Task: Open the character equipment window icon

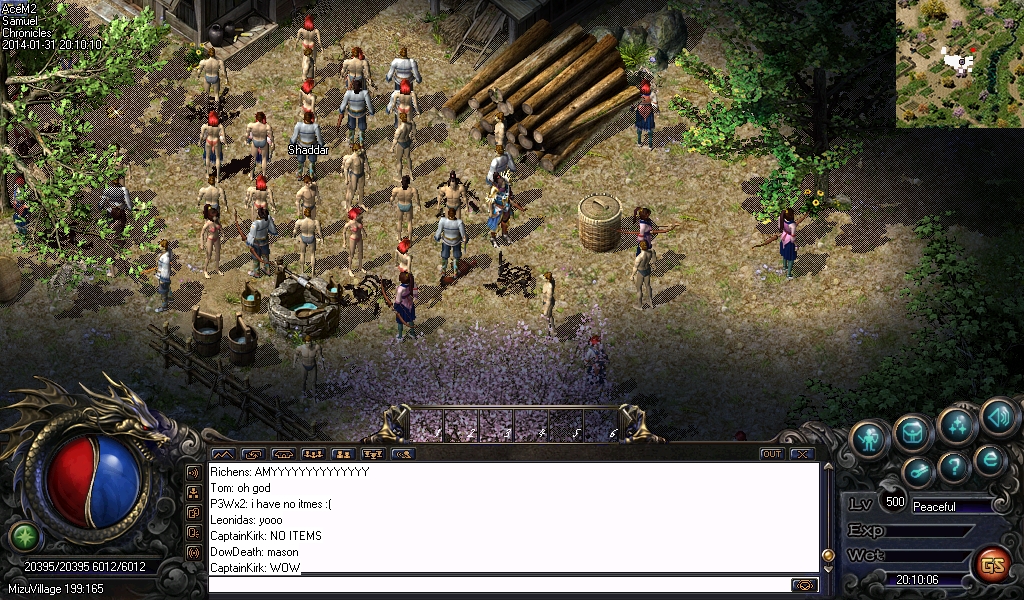Action: coord(870,439)
